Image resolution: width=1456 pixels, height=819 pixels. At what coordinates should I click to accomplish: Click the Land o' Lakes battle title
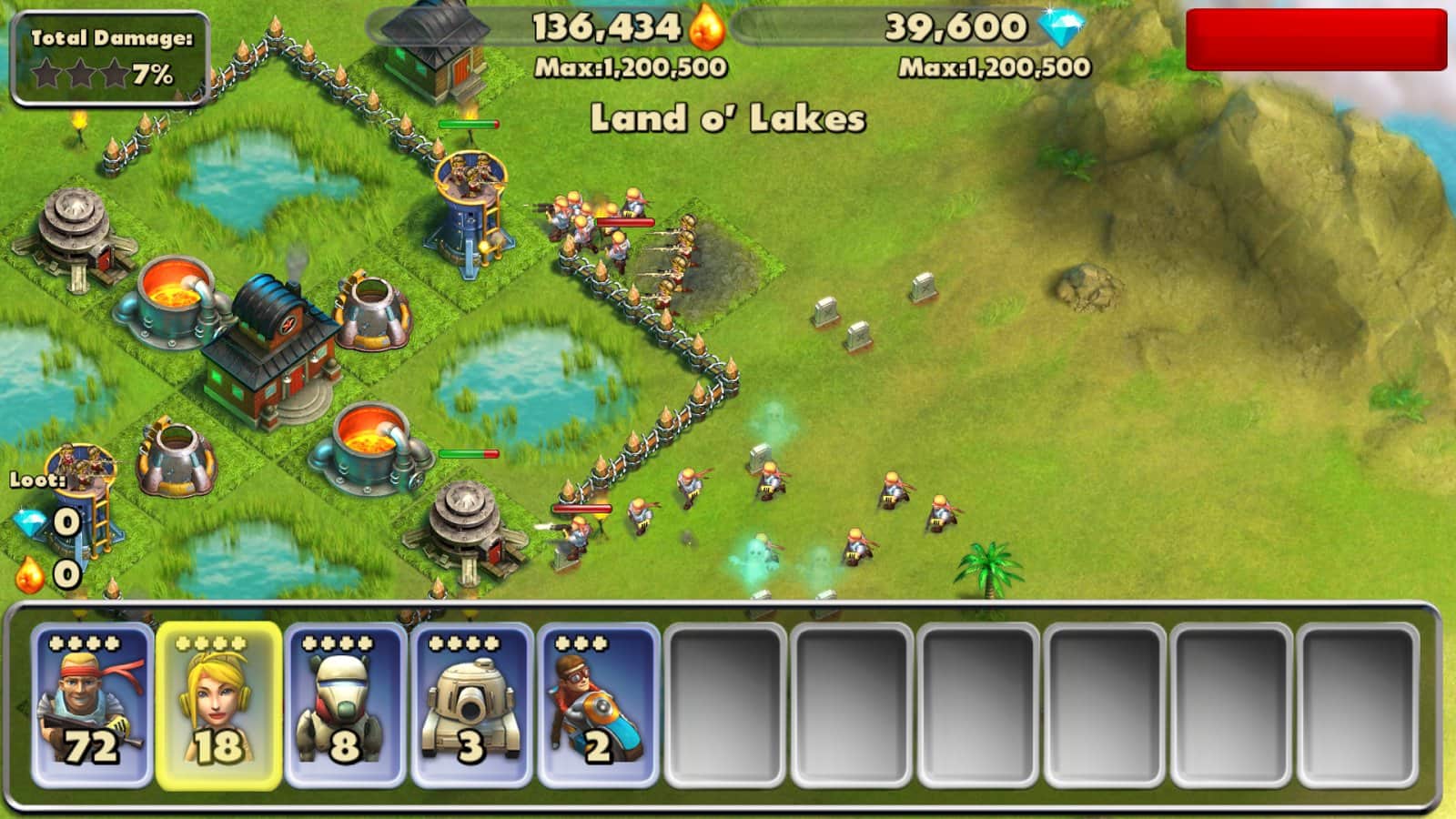(728, 116)
